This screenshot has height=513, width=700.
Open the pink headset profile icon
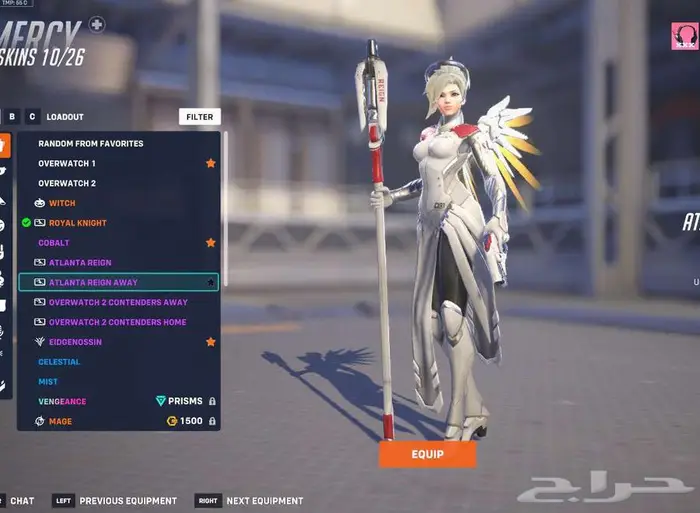click(x=684, y=36)
